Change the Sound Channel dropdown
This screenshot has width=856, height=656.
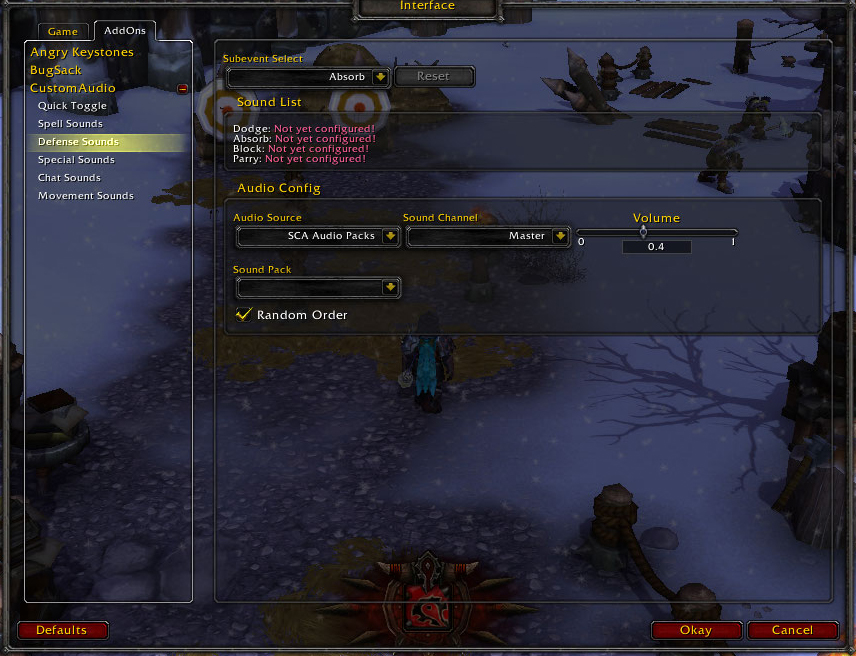(560, 237)
